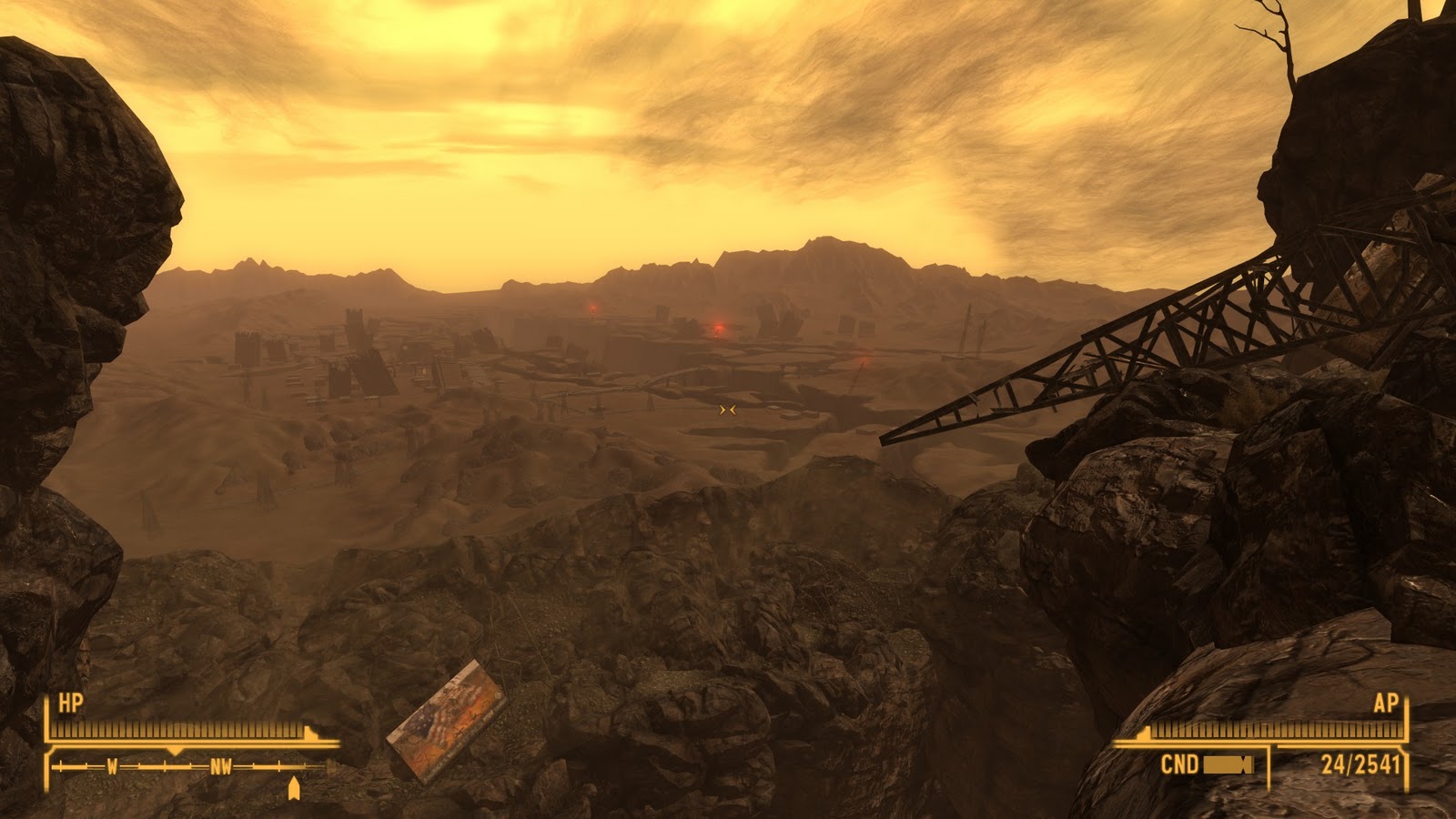Click the weapon condition gauge next to CND

point(1227,765)
